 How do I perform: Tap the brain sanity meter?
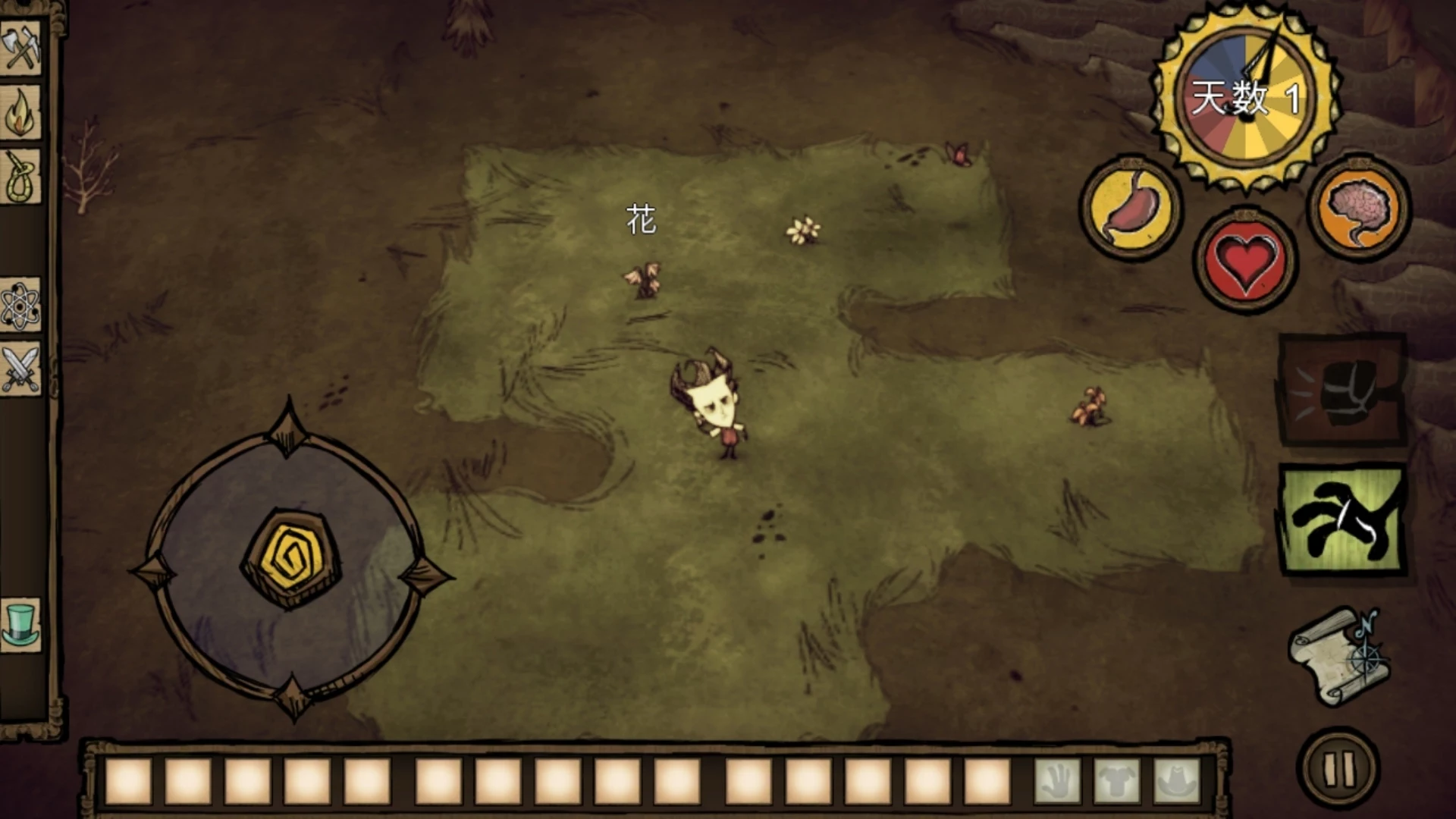click(x=1359, y=207)
